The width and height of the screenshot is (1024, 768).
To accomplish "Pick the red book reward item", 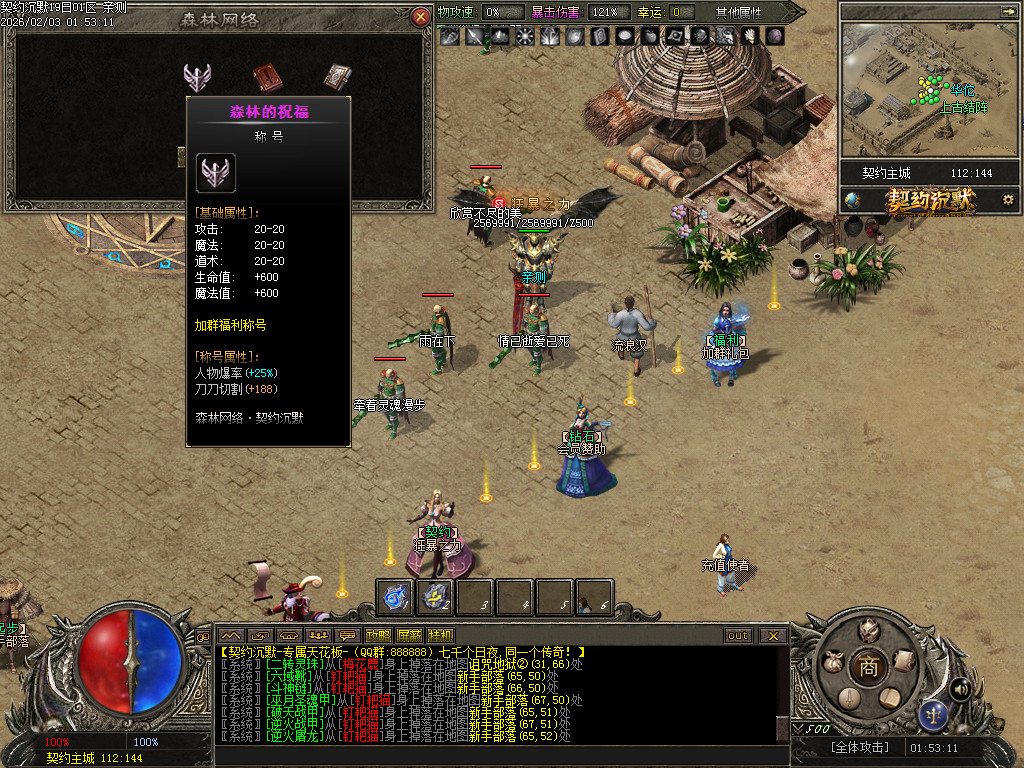I will [x=267, y=77].
